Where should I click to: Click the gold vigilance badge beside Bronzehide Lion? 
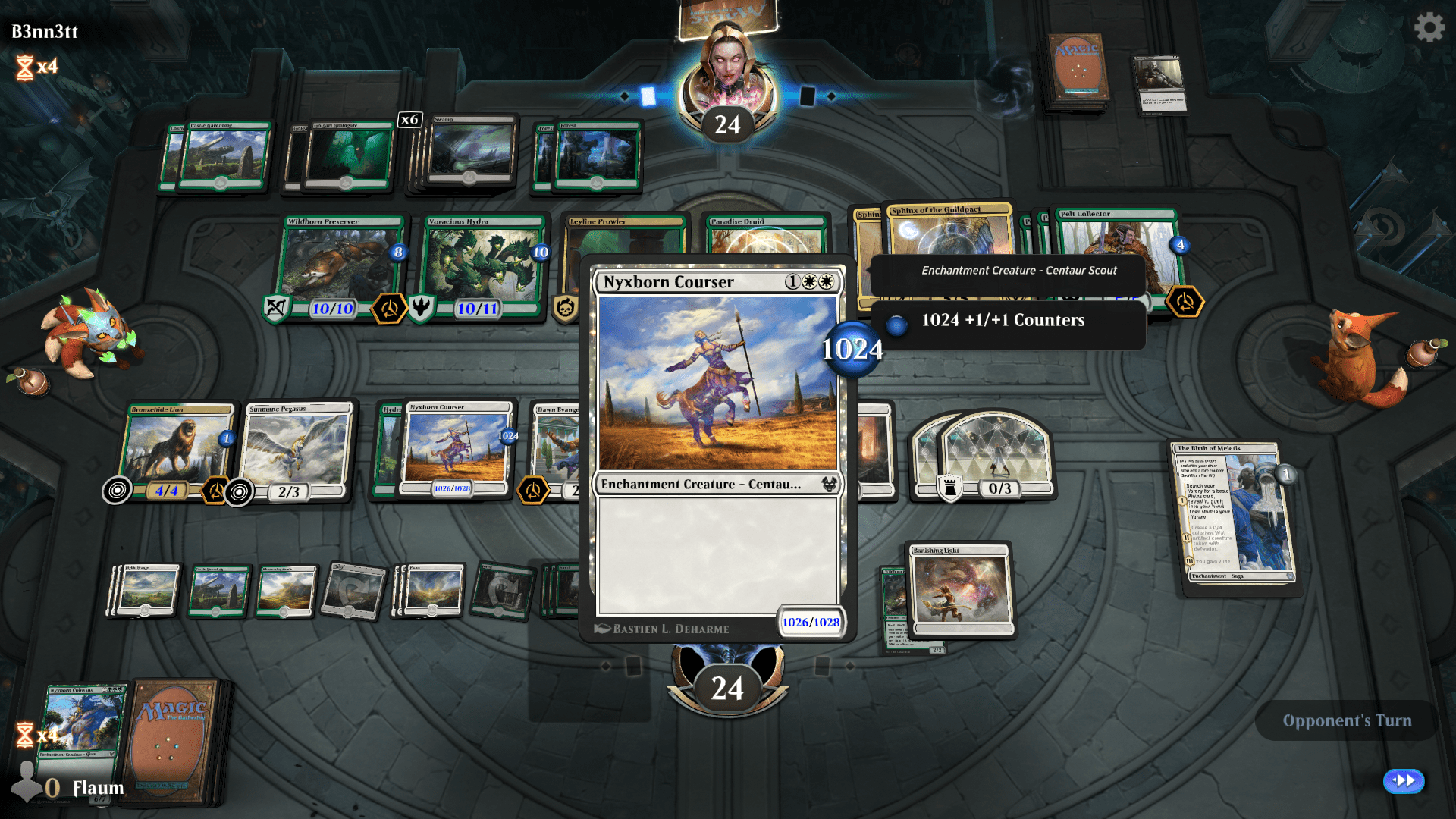click(x=213, y=491)
